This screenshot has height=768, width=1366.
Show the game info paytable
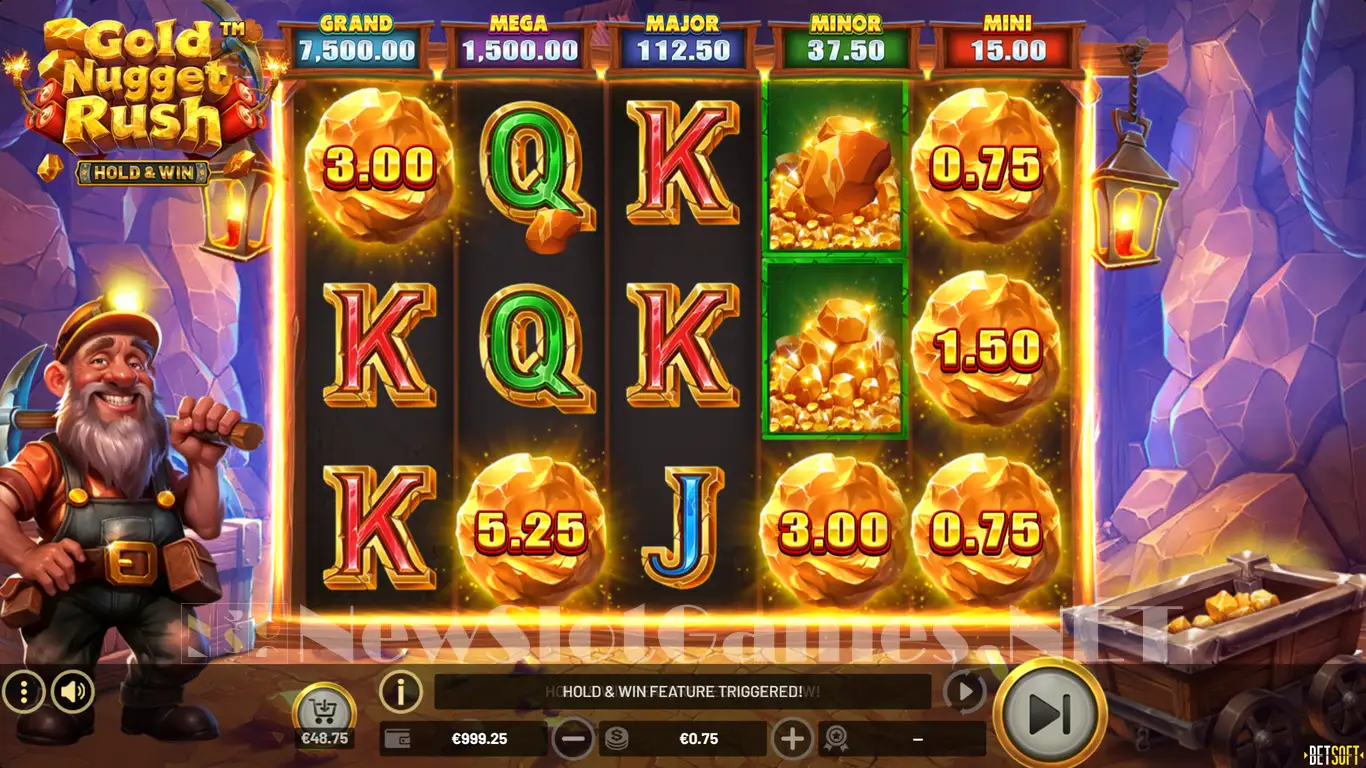[x=401, y=690]
